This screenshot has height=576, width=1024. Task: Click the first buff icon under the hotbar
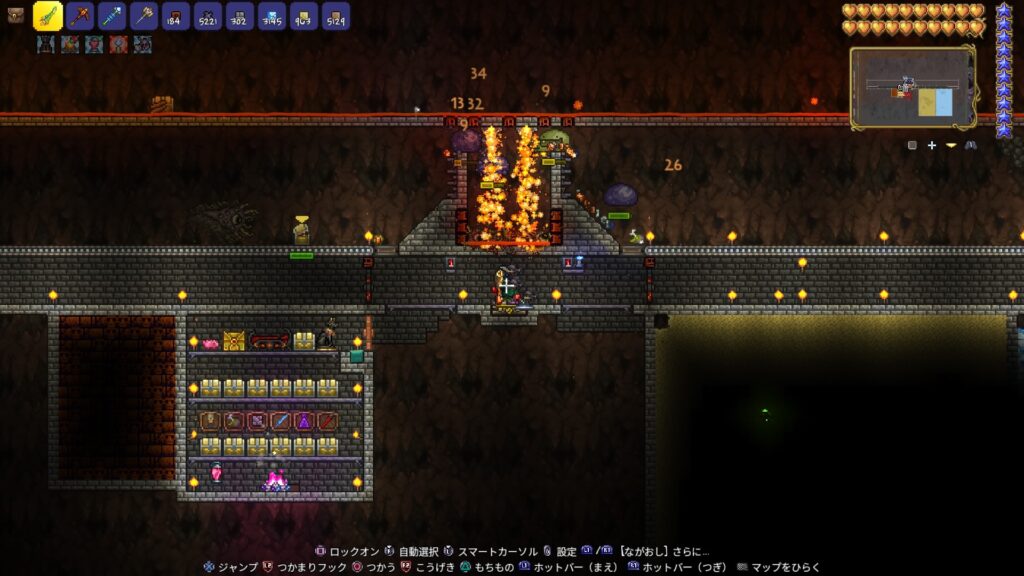[45, 44]
